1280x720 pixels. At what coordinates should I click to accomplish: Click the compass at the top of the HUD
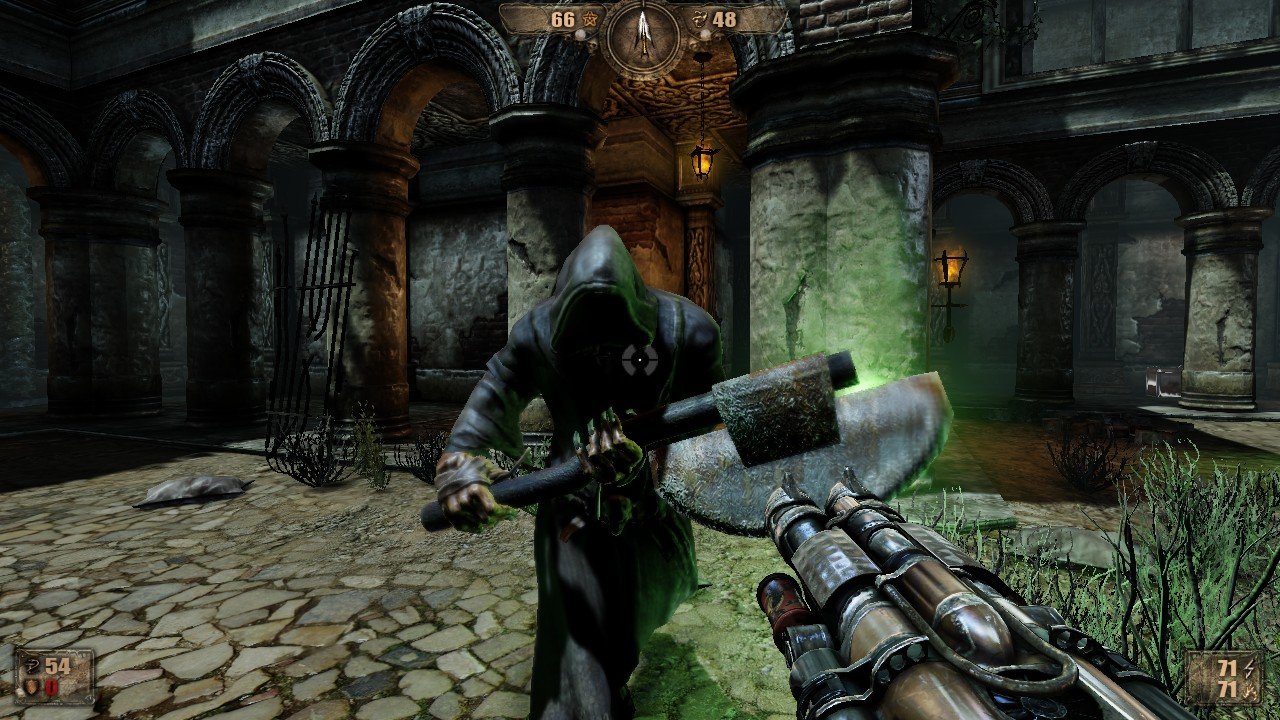coord(642,37)
